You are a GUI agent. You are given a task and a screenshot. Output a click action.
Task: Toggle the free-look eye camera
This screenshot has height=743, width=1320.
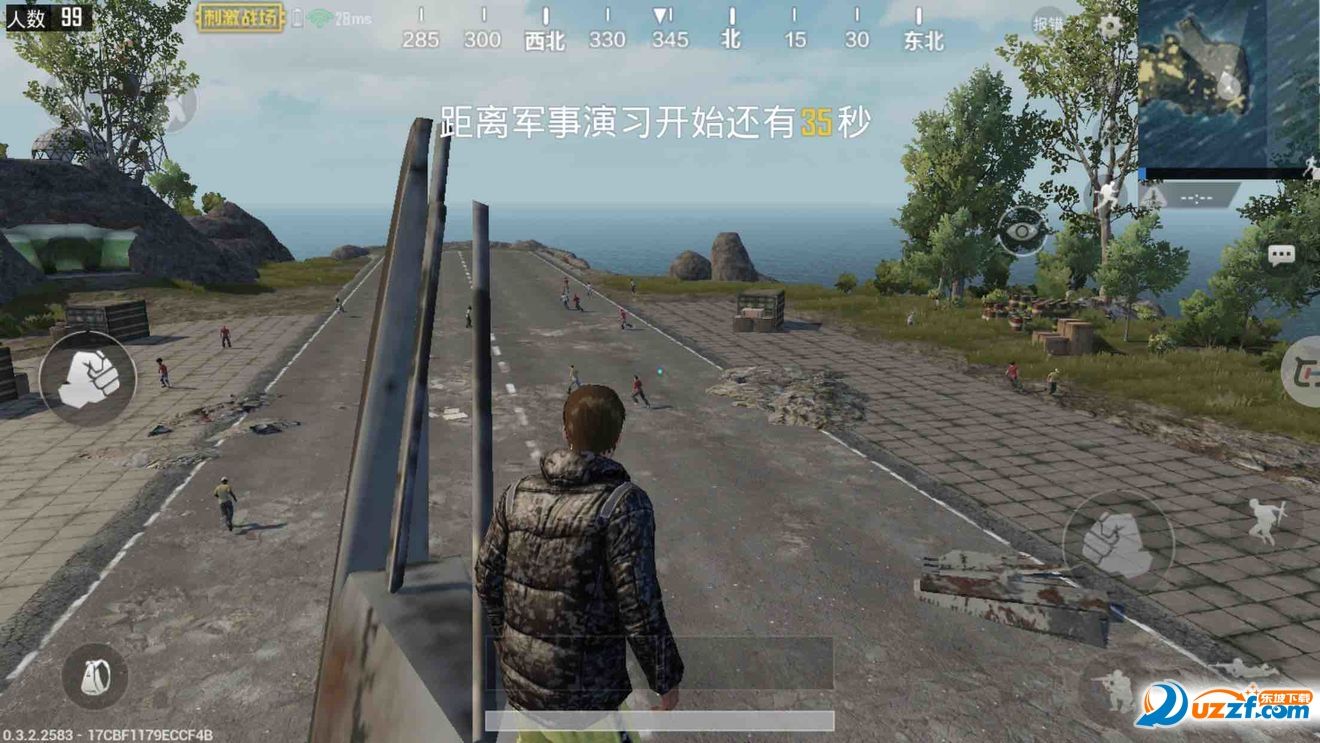[x=1020, y=231]
